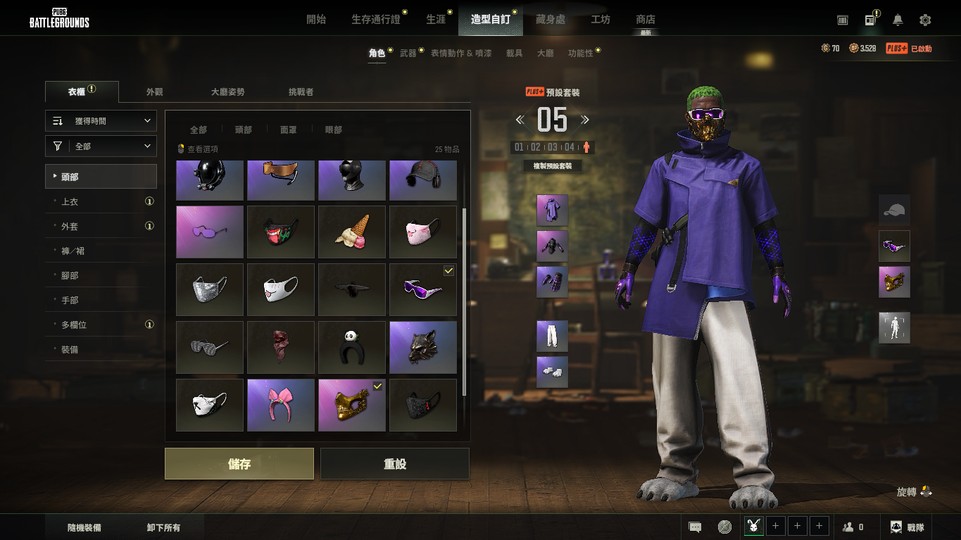This screenshot has width=961, height=540.
Task: Click 複製預設套裝 copy preset button
Action: click(x=552, y=164)
